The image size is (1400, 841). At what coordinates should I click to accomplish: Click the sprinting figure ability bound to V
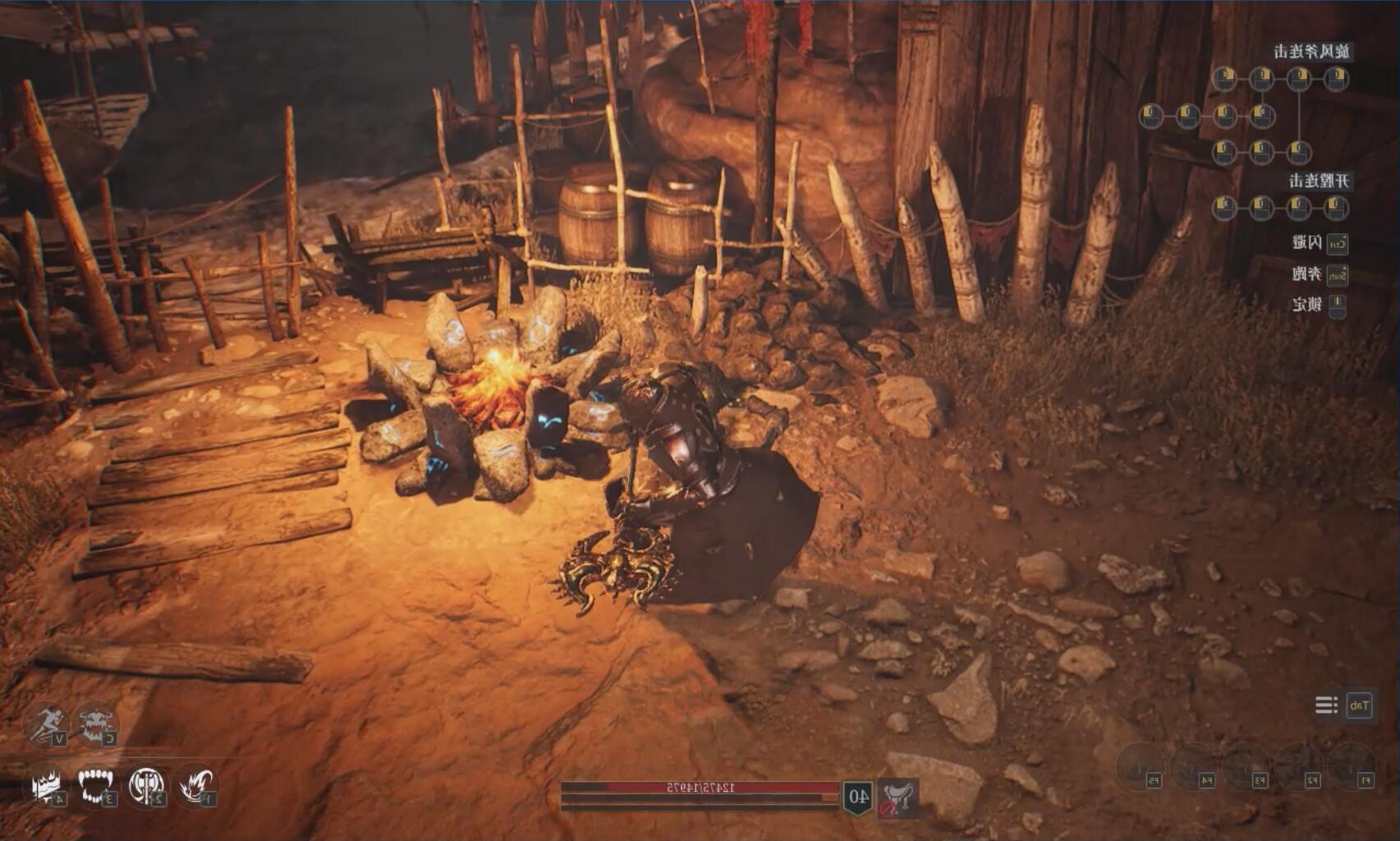click(47, 724)
